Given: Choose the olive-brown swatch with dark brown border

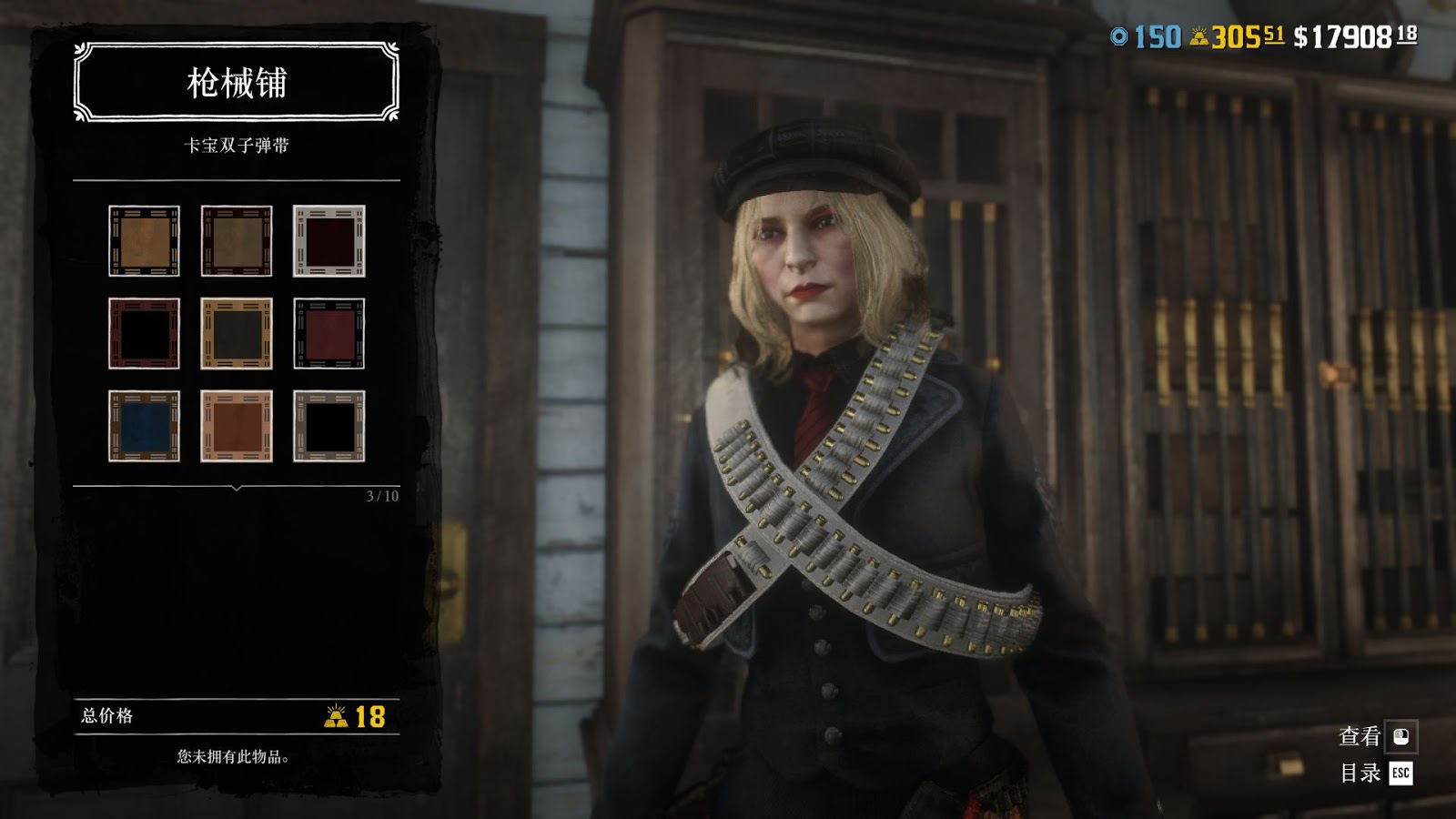Looking at the screenshot, I should click(x=237, y=241).
